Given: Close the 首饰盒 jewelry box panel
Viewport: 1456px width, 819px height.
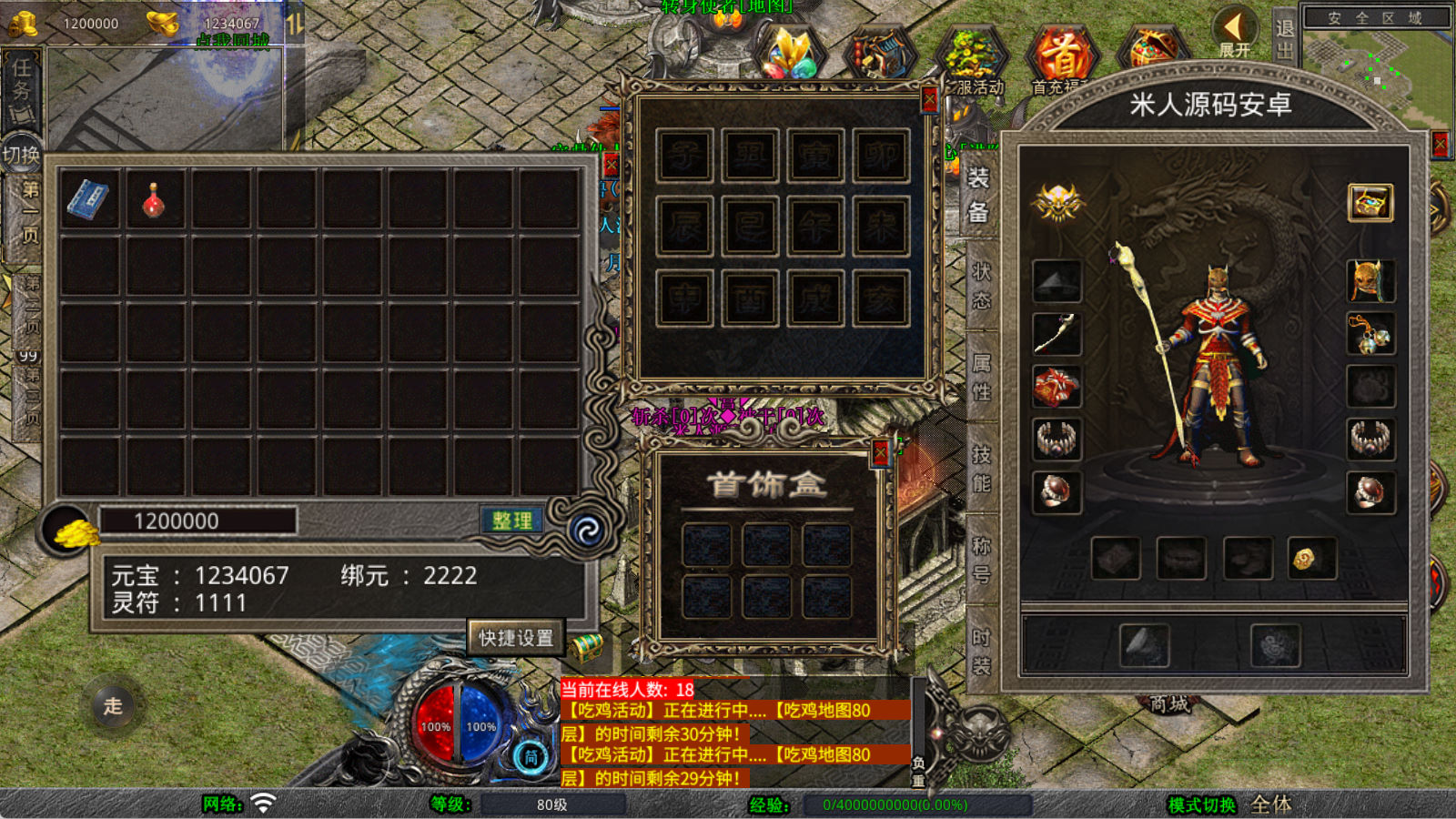Looking at the screenshot, I should tap(879, 453).
